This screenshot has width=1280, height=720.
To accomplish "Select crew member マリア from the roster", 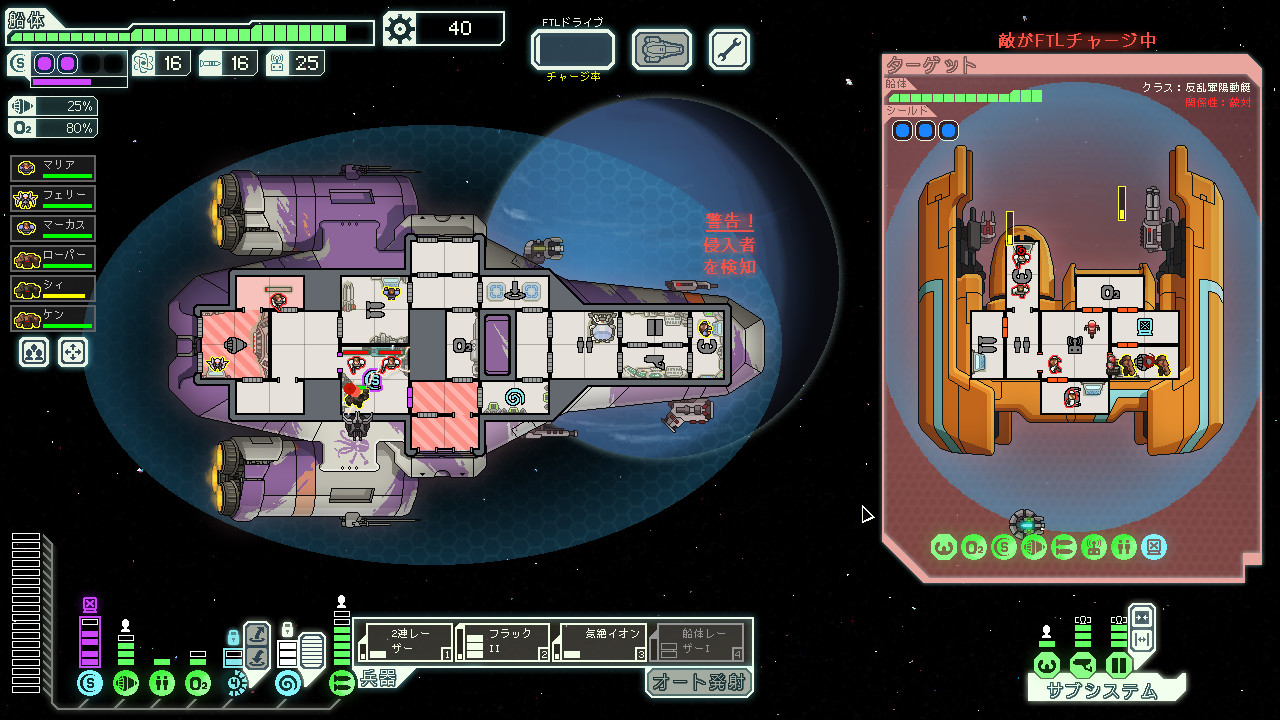I will [x=55, y=168].
